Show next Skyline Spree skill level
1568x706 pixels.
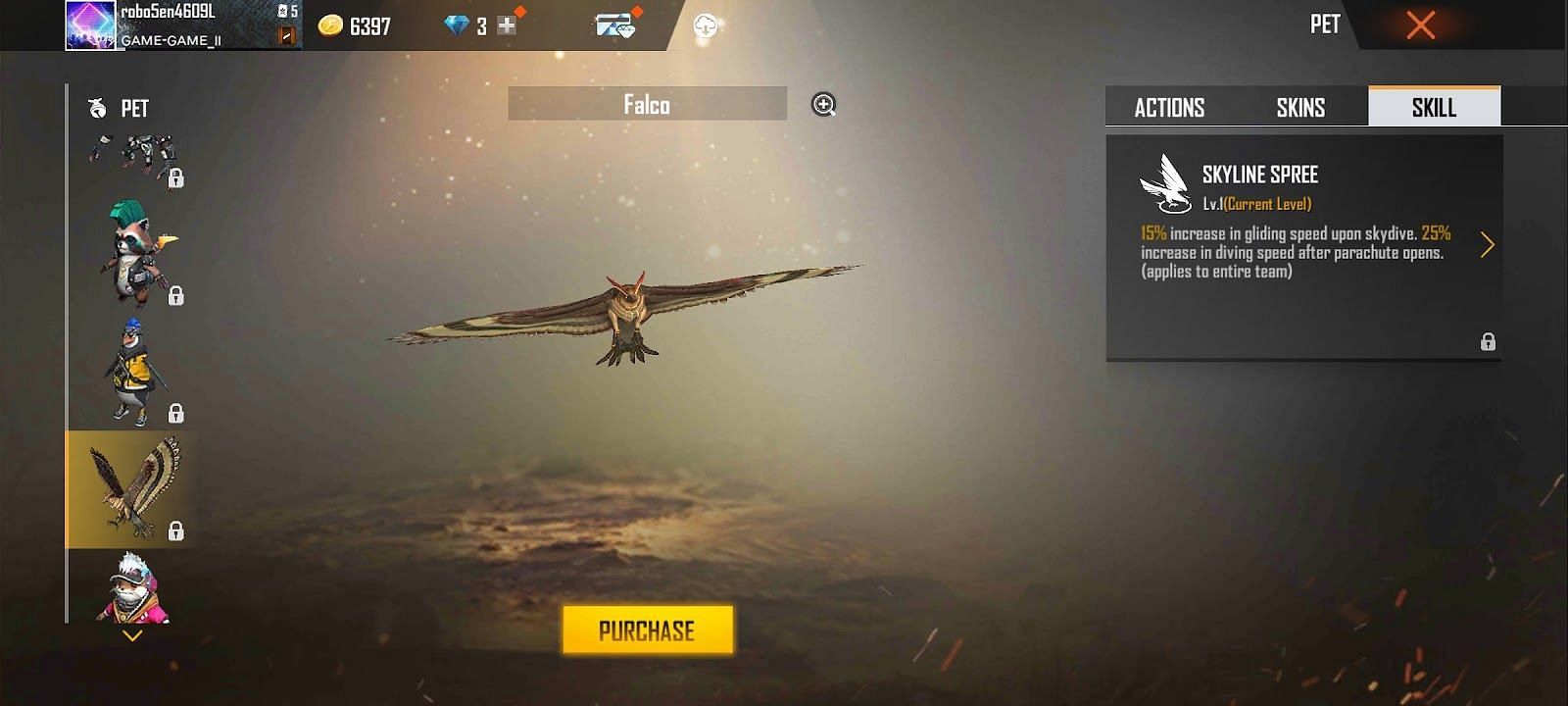1487,244
